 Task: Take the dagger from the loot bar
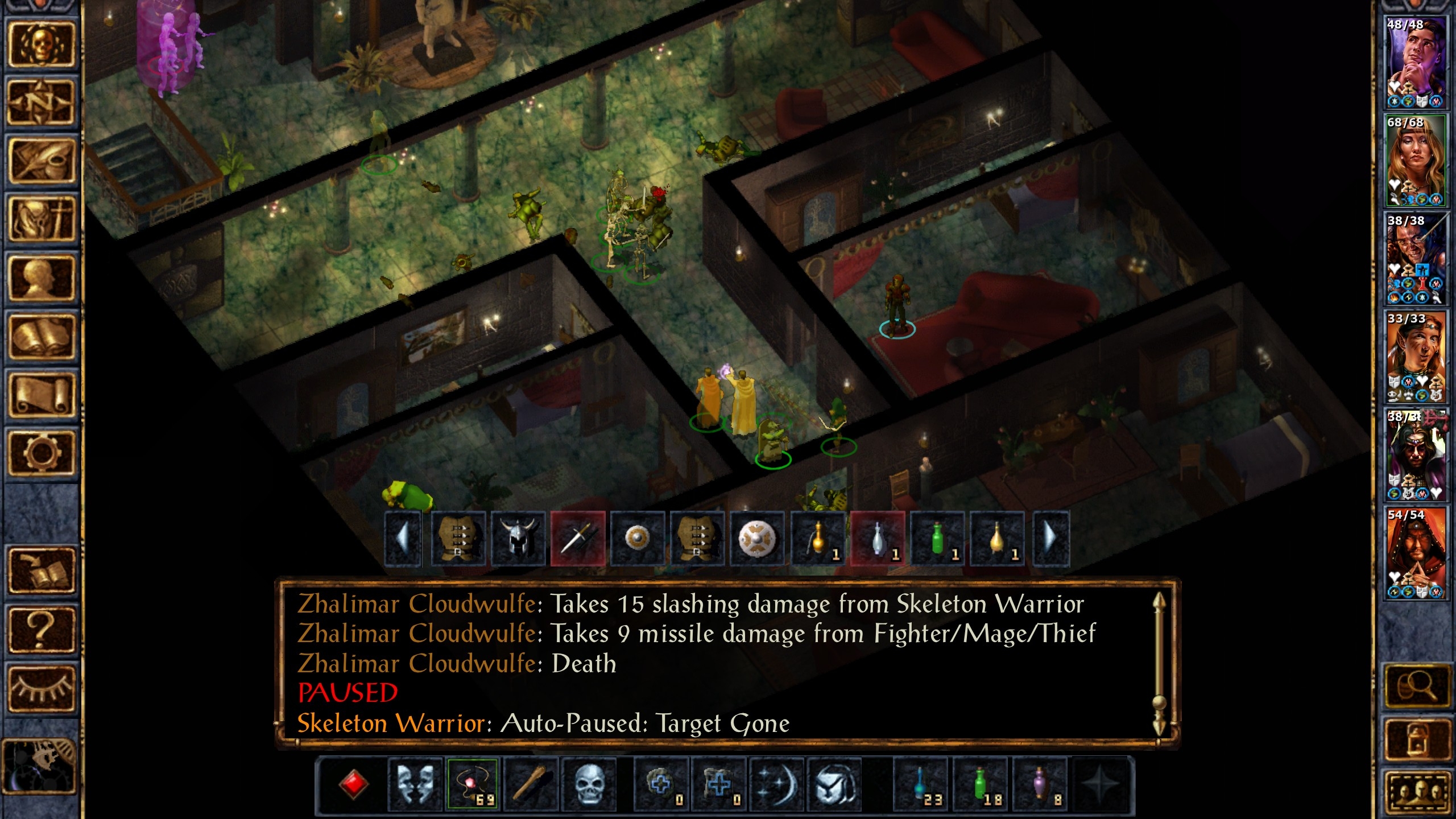coord(578,538)
